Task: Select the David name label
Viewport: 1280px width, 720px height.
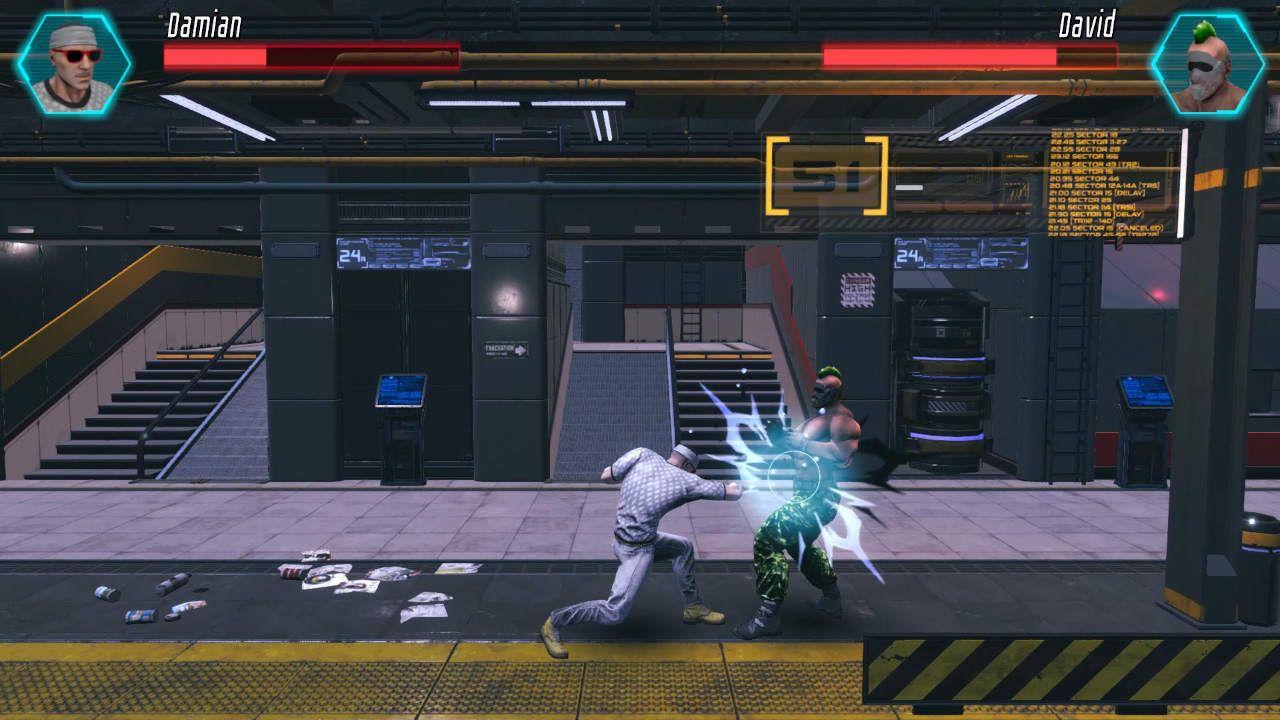Action: [x=1085, y=28]
